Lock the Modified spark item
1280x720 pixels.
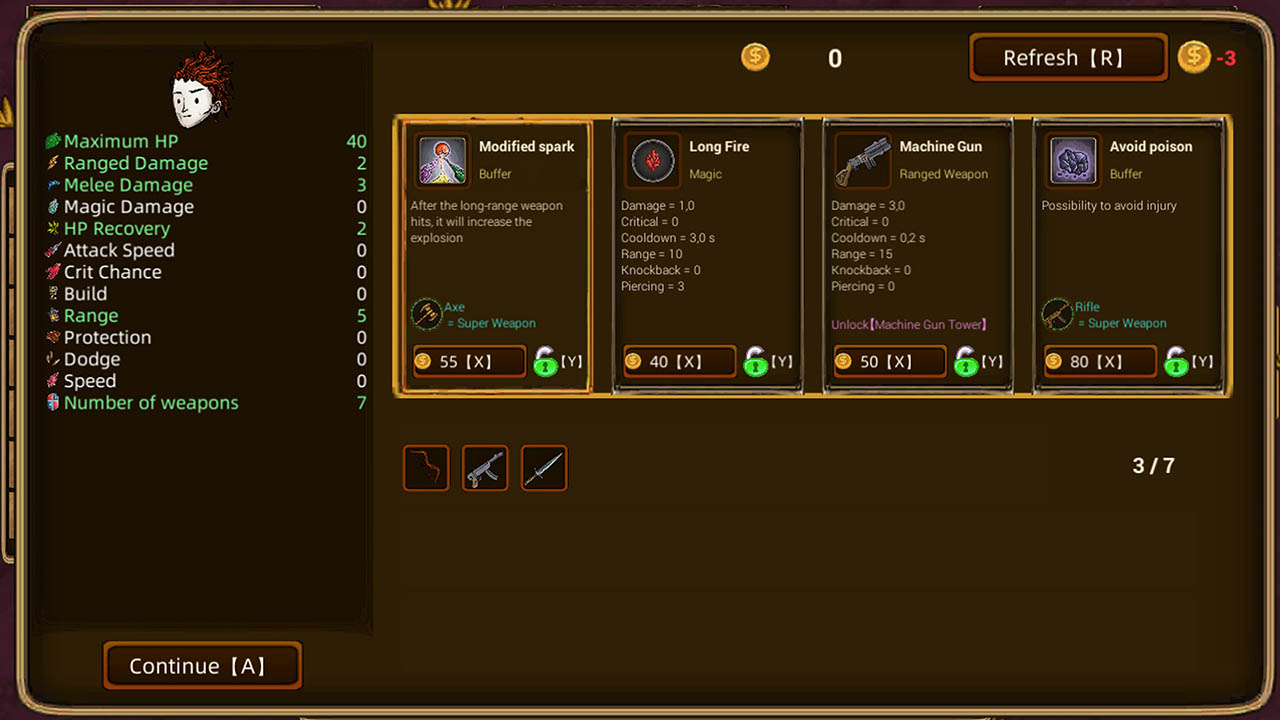546,361
